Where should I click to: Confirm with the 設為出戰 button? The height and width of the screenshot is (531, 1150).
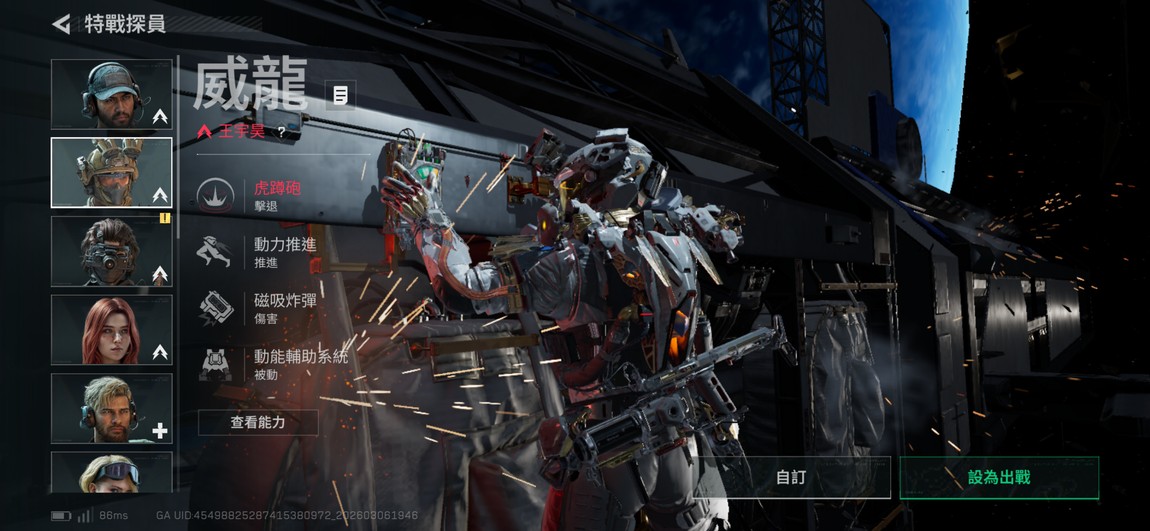pyautogui.click(x=998, y=477)
